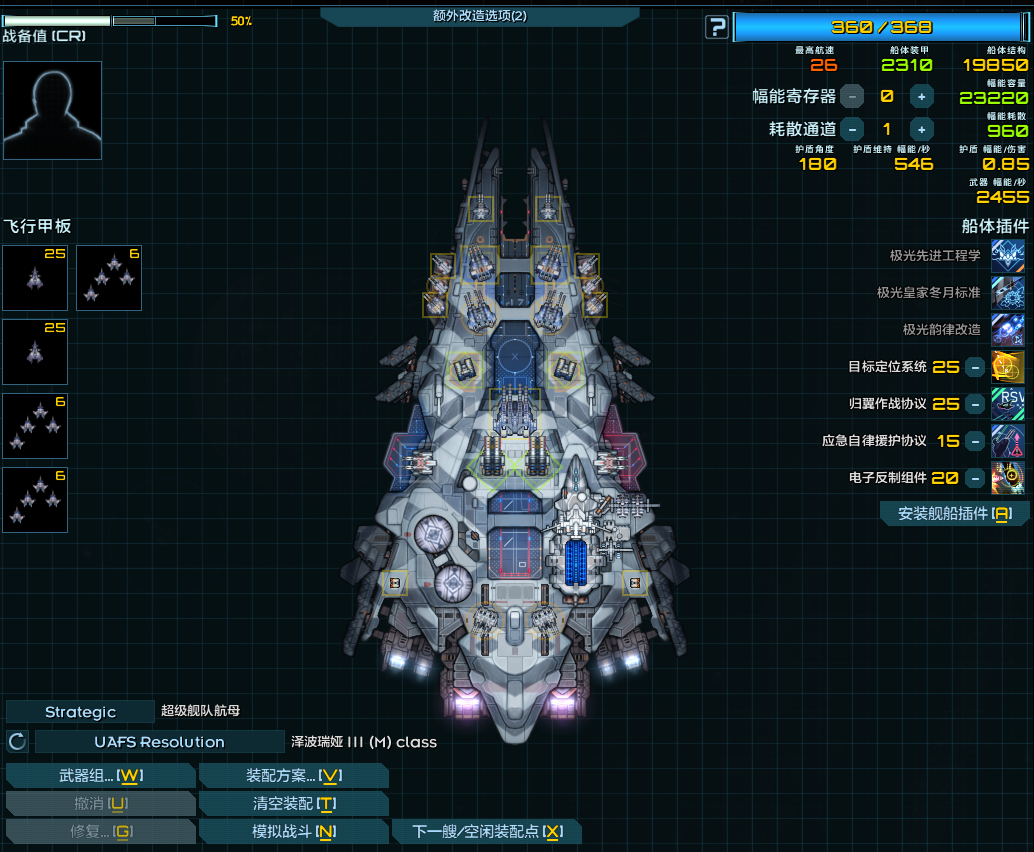Add a 耗散通道 vent with the plus button
The image size is (1034, 852).
tap(922, 129)
